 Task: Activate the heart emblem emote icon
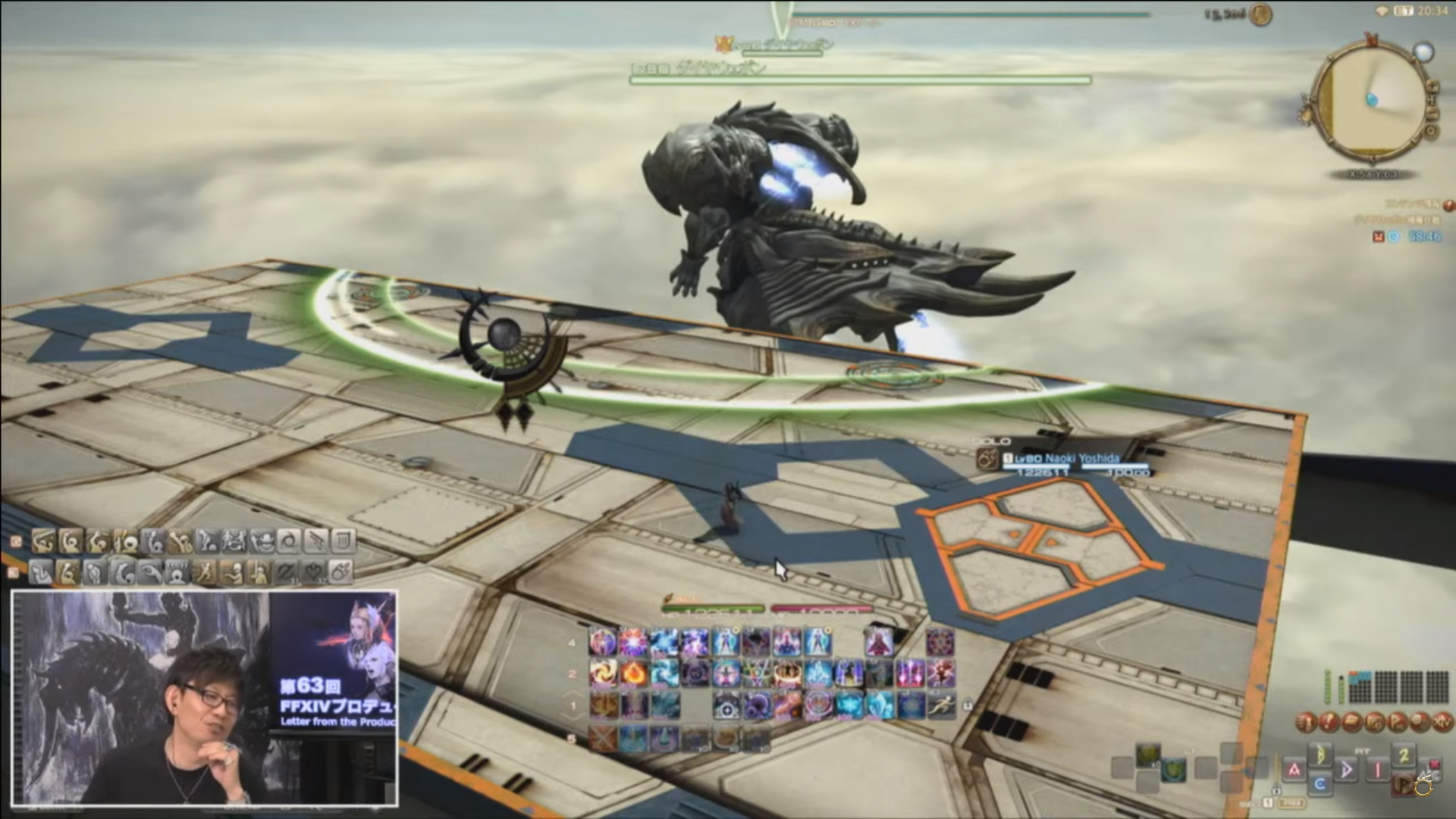point(315,573)
